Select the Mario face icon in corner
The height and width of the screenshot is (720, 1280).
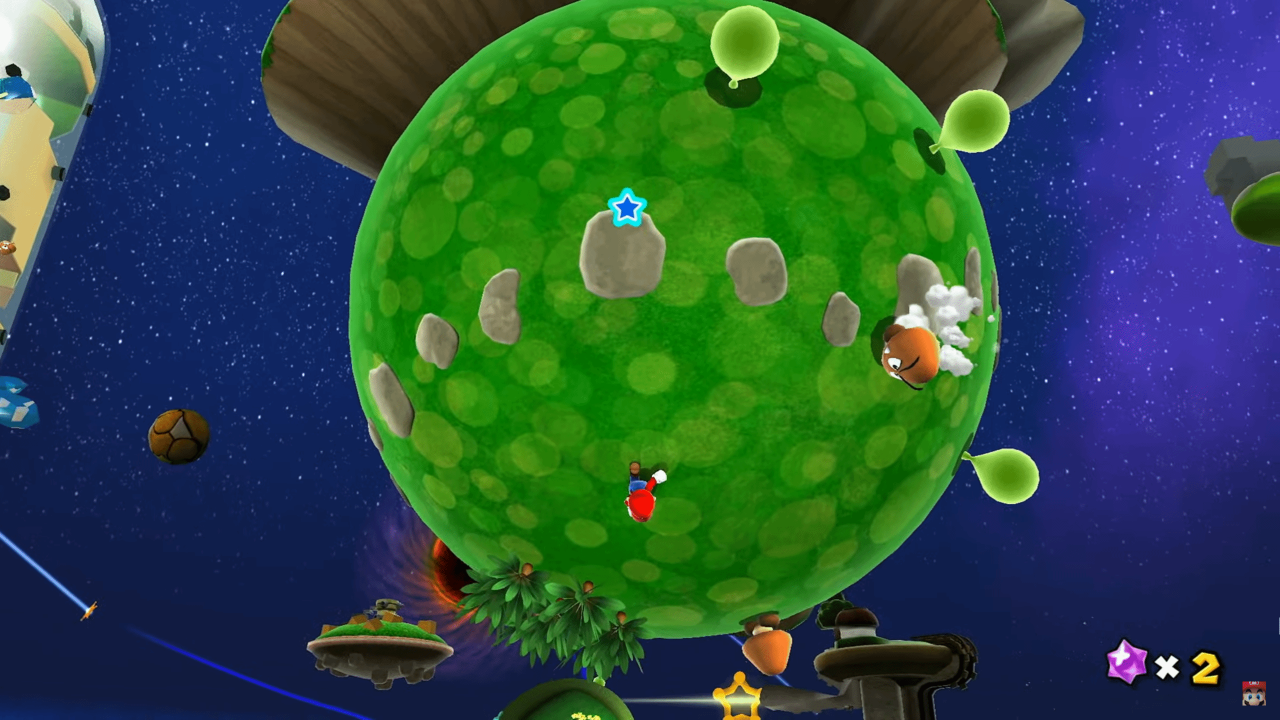pos(1257,692)
